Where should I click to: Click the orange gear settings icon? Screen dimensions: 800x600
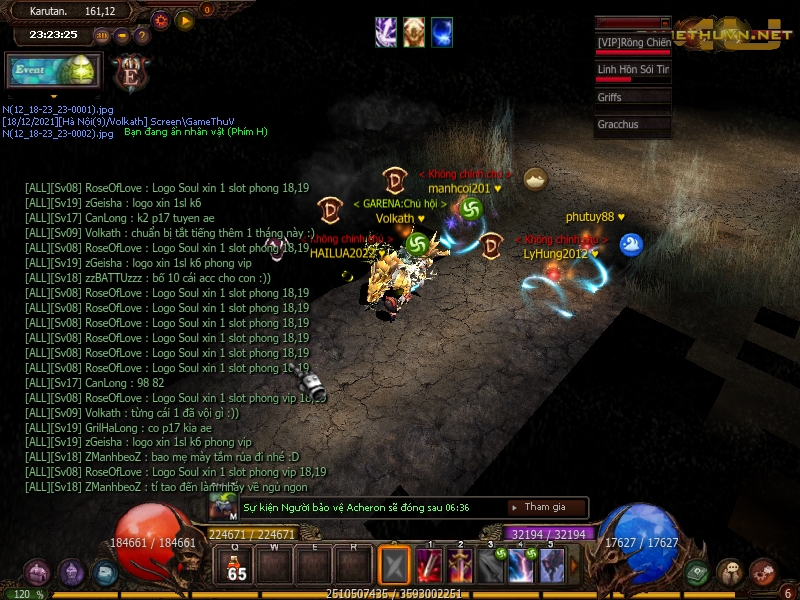(x=161, y=20)
